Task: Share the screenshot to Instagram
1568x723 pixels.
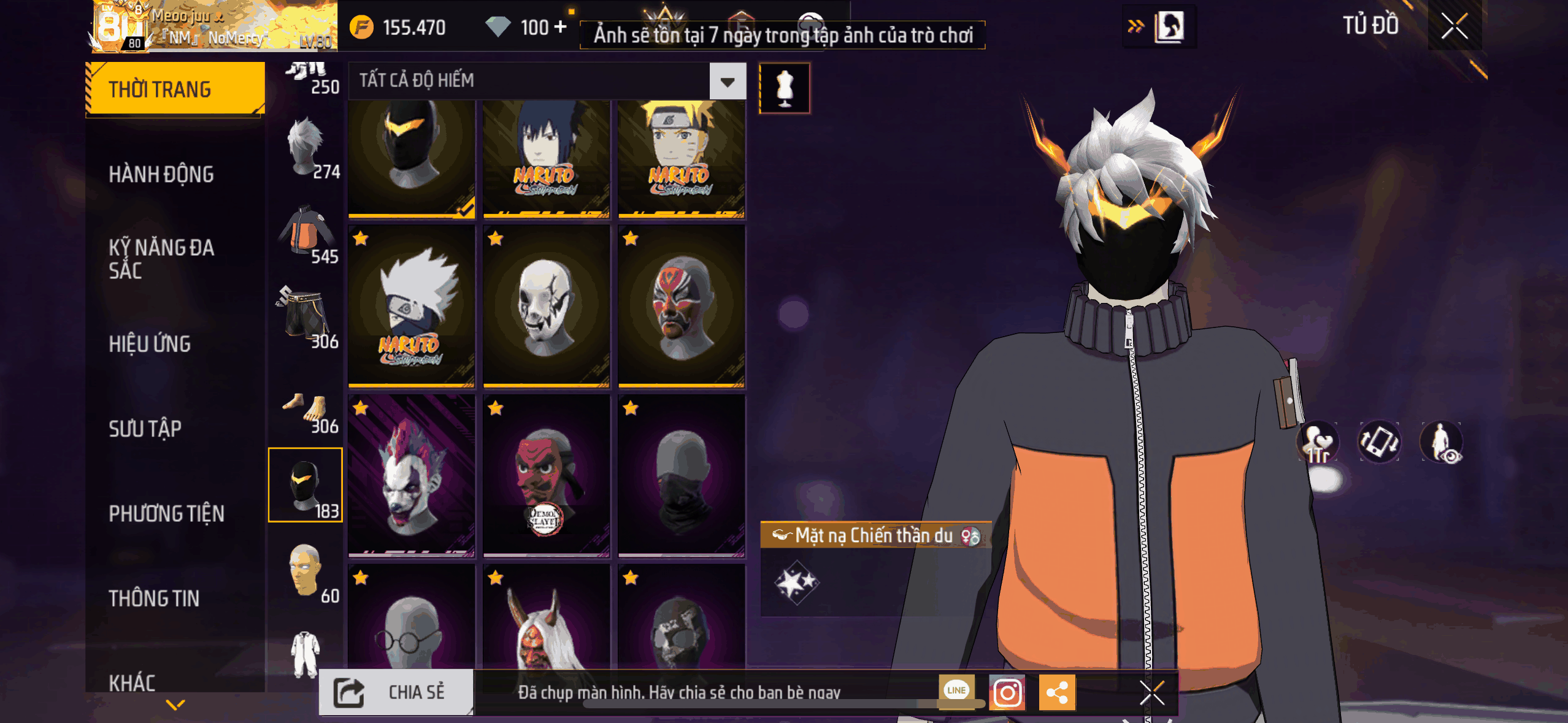Action: [x=1007, y=693]
